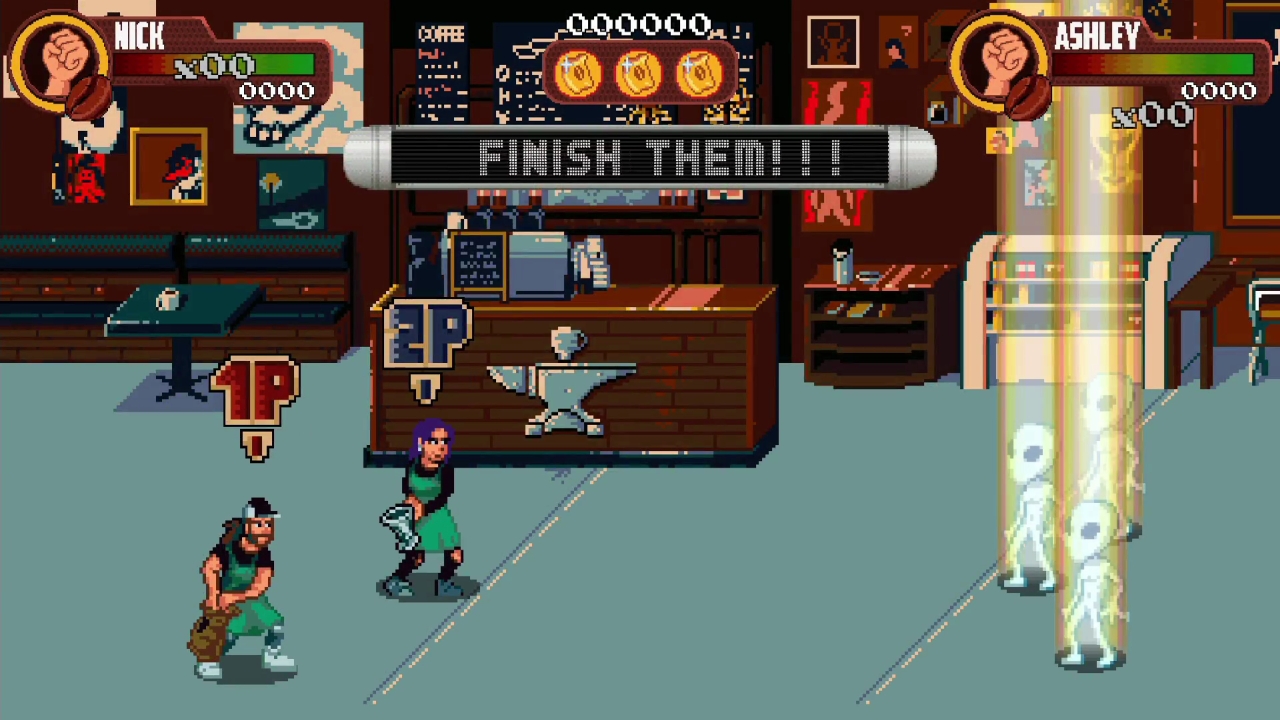Click the 000000 score counter at top
This screenshot has width=1280, height=720.
[x=640, y=23]
